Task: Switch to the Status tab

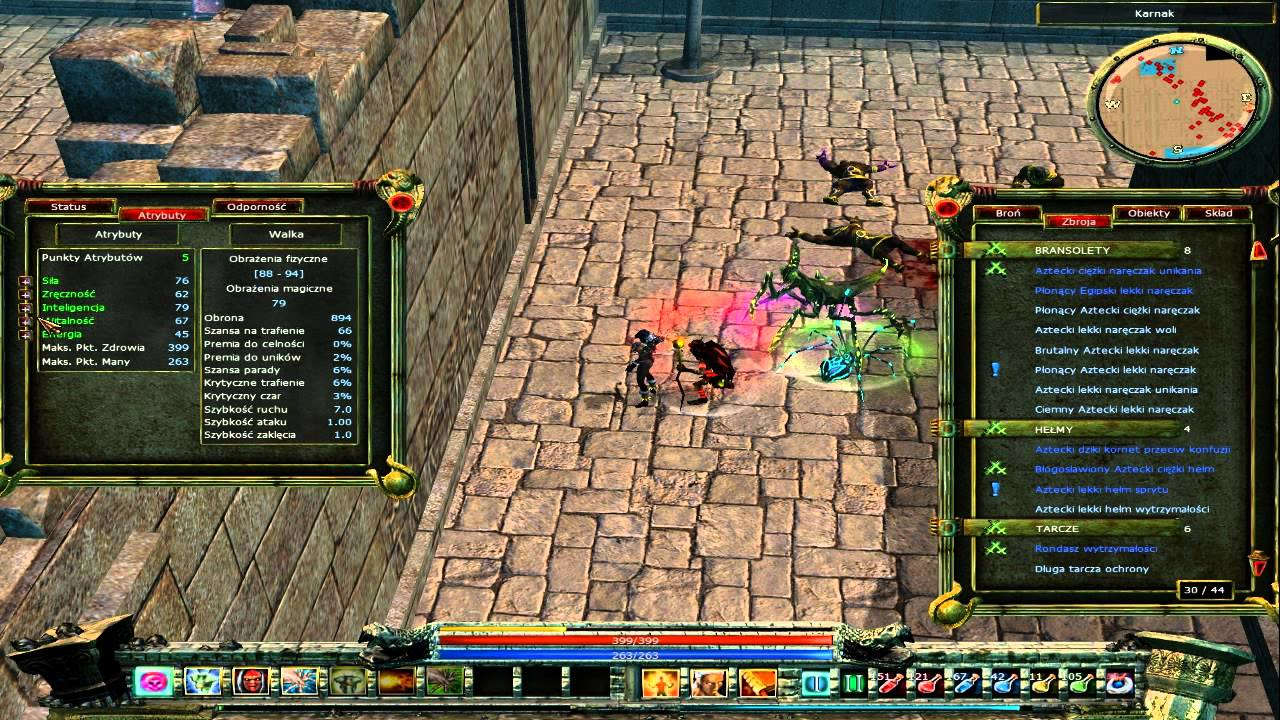Action: coord(68,207)
